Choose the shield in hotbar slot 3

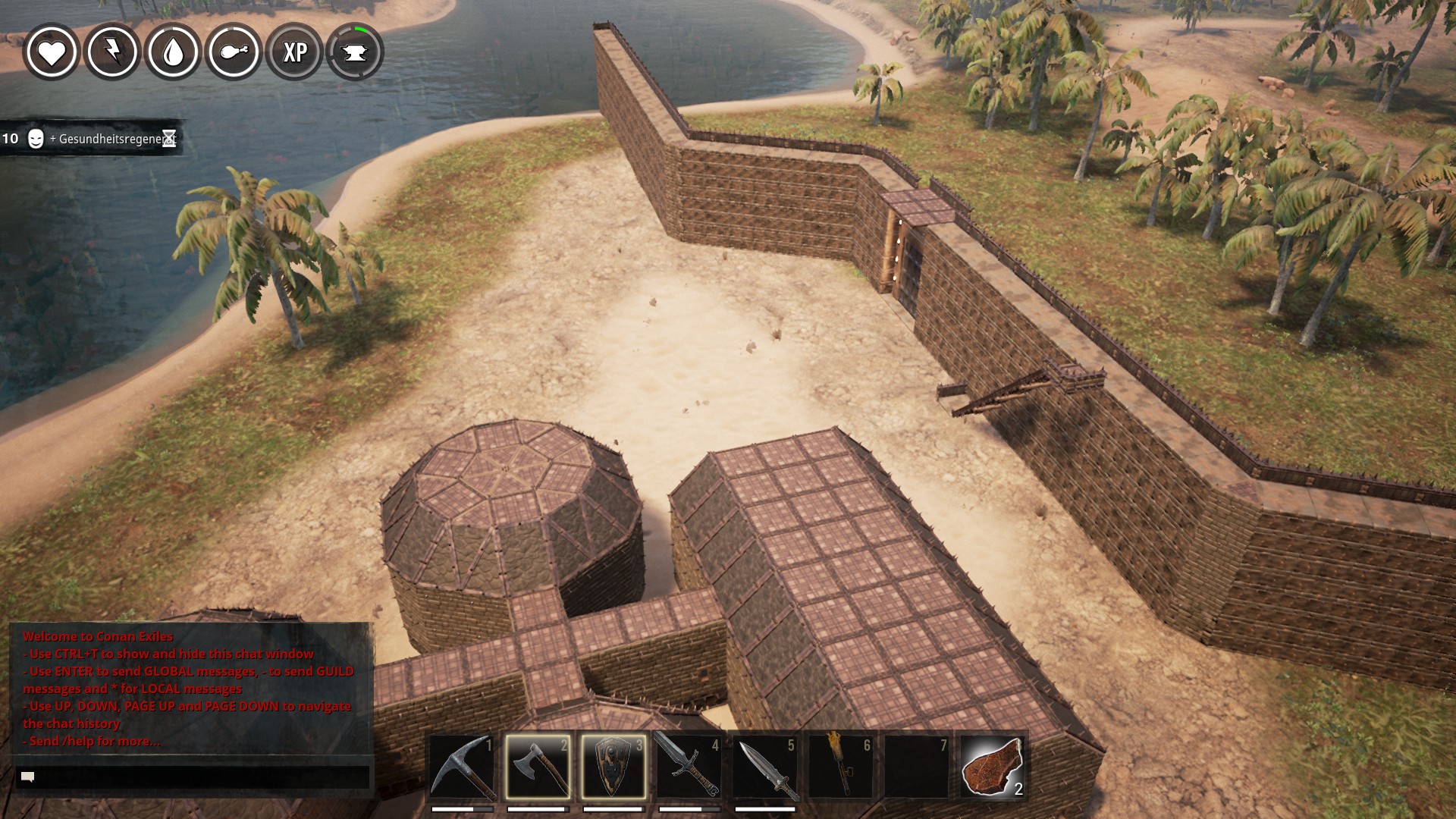click(x=613, y=766)
